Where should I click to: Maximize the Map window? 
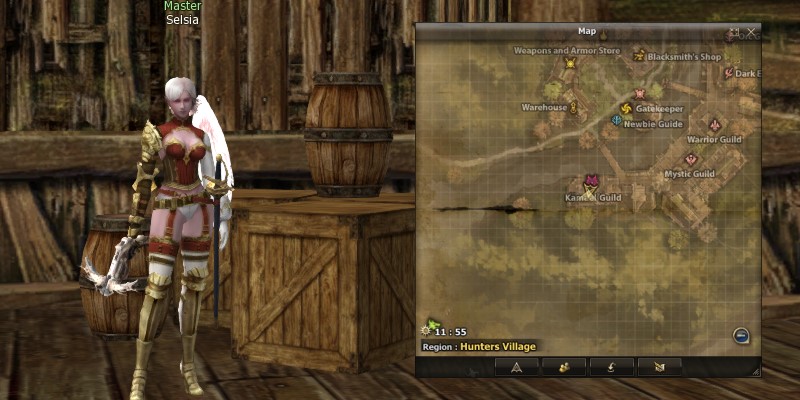pos(735,32)
